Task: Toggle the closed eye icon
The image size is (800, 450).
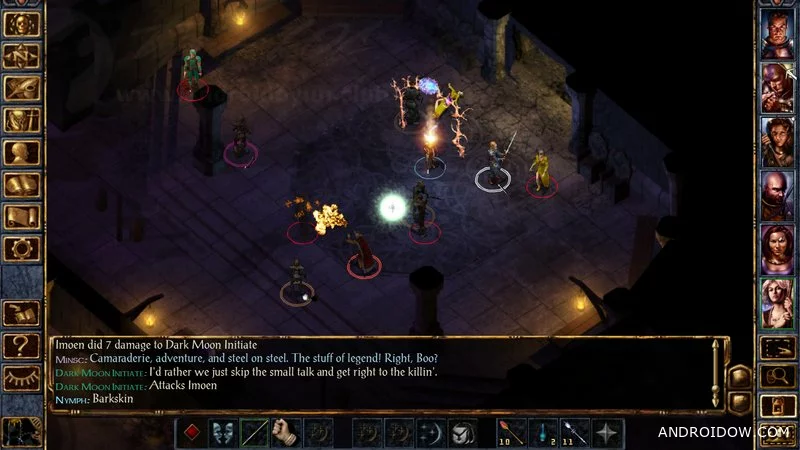Action: coord(22,378)
